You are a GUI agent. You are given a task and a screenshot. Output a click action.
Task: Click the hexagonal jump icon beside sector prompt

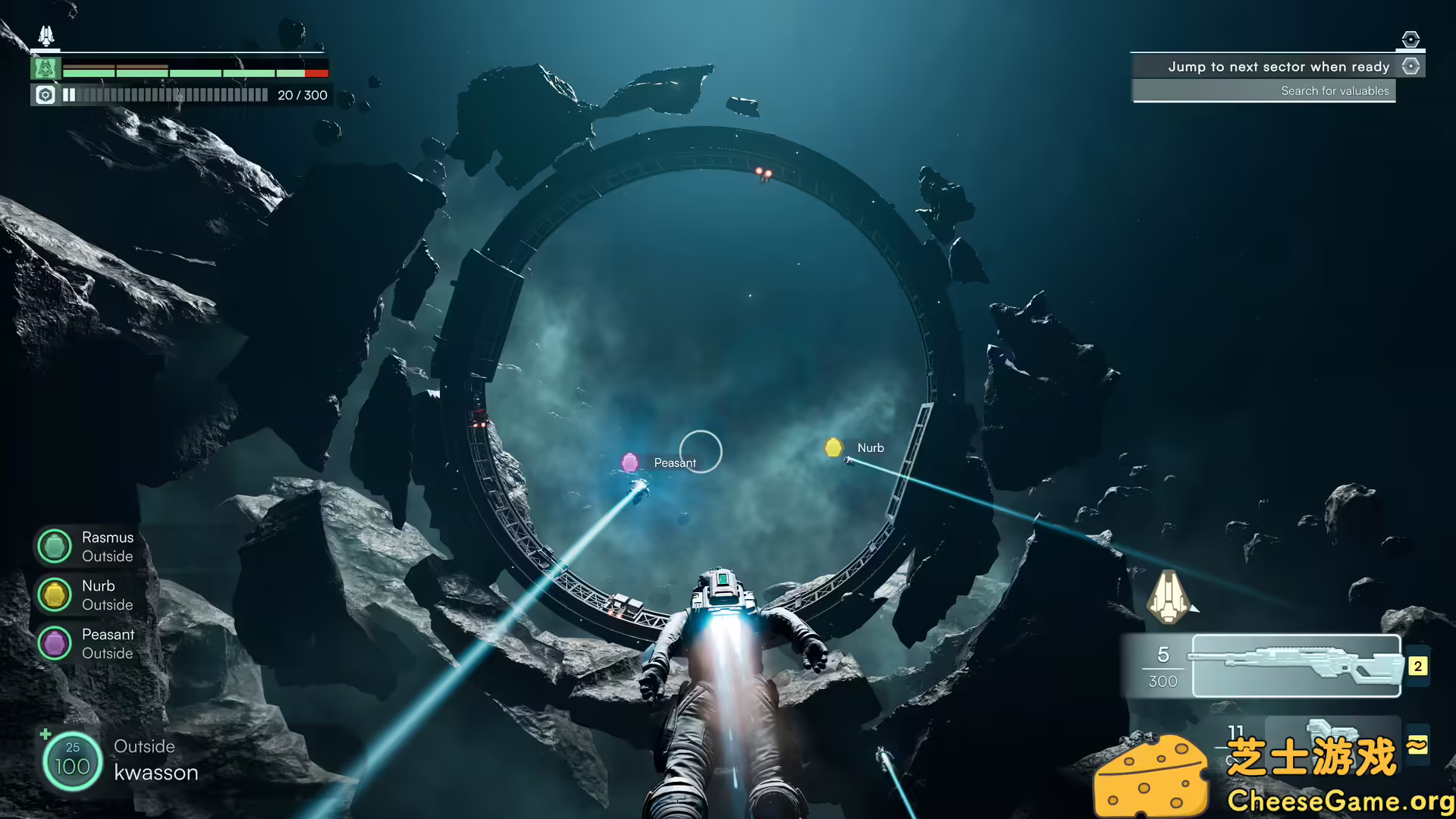point(1411,67)
